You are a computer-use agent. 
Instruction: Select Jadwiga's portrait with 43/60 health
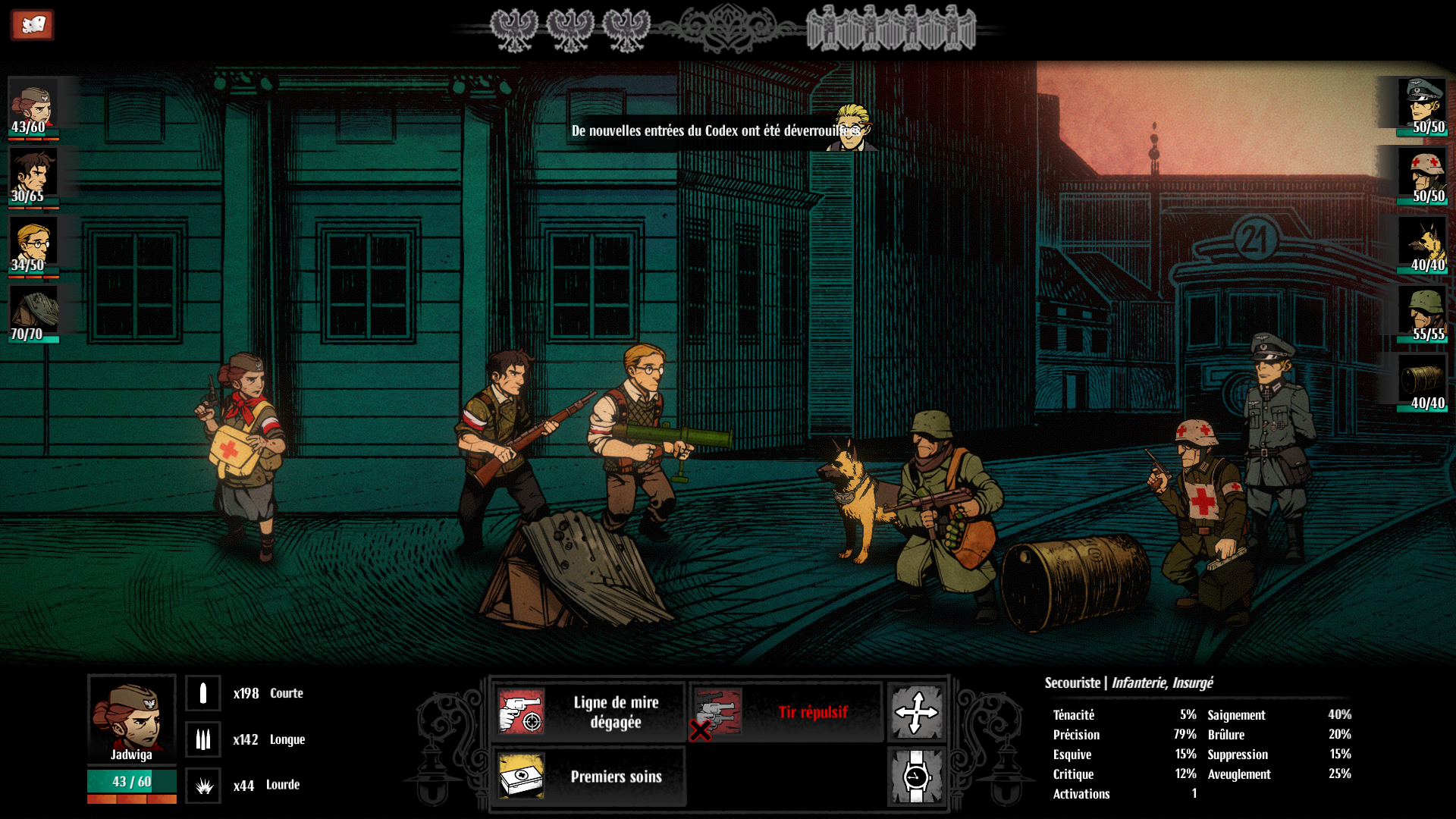(x=33, y=107)
